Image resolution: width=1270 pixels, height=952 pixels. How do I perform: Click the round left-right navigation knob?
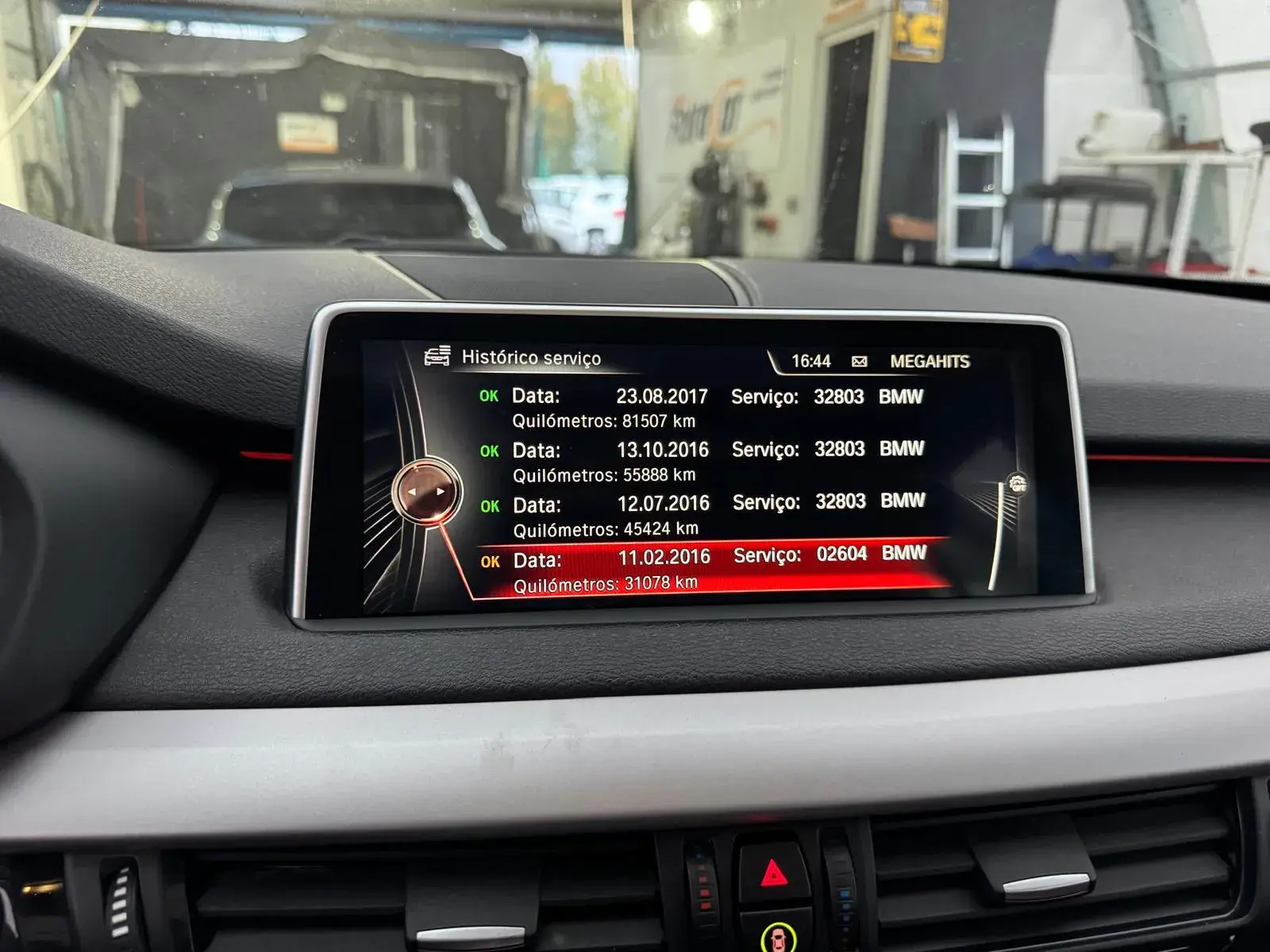pyautogui.click(x=426, y=492)
